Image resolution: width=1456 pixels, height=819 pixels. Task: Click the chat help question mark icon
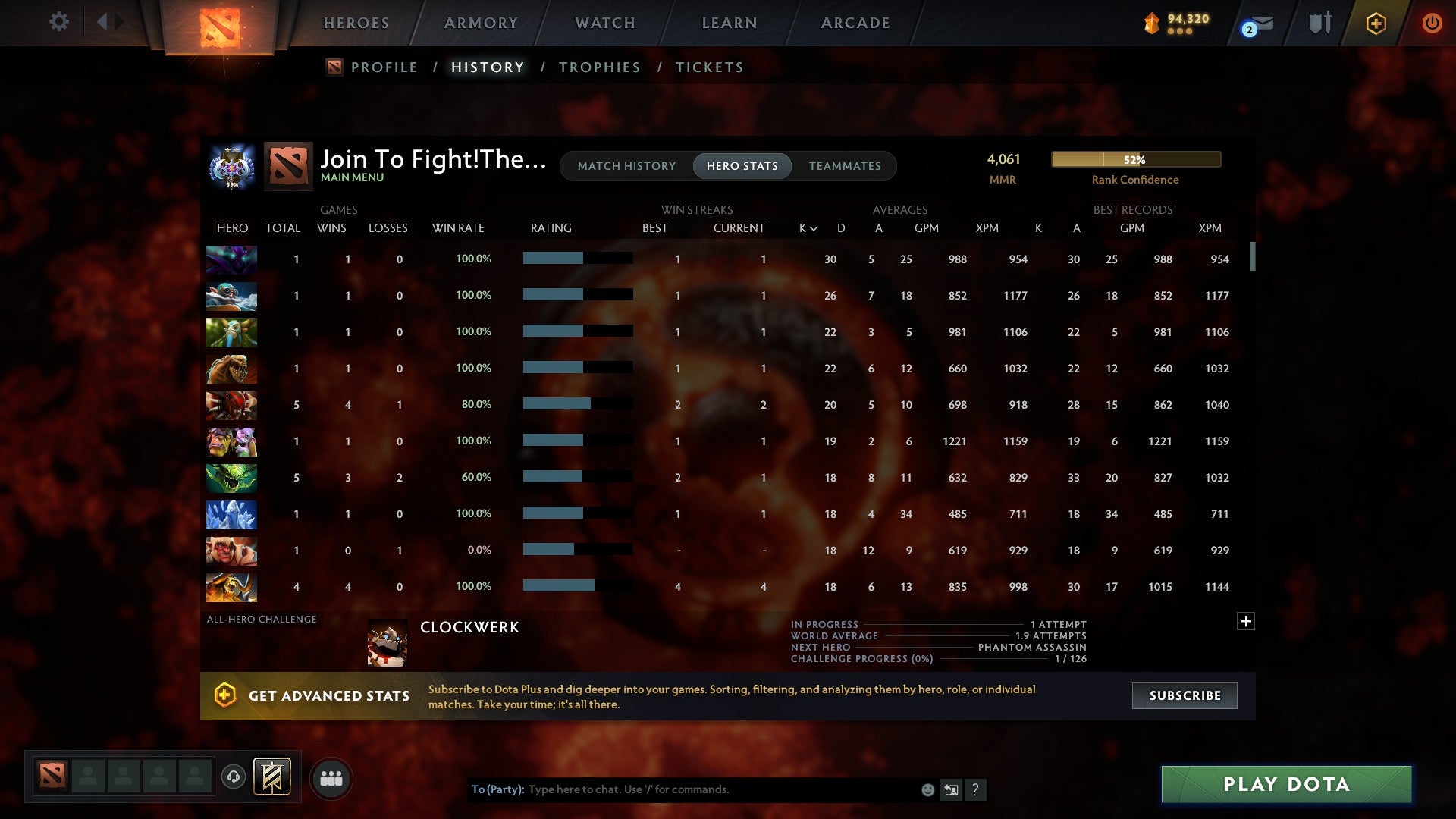click(x=977, y=789)
